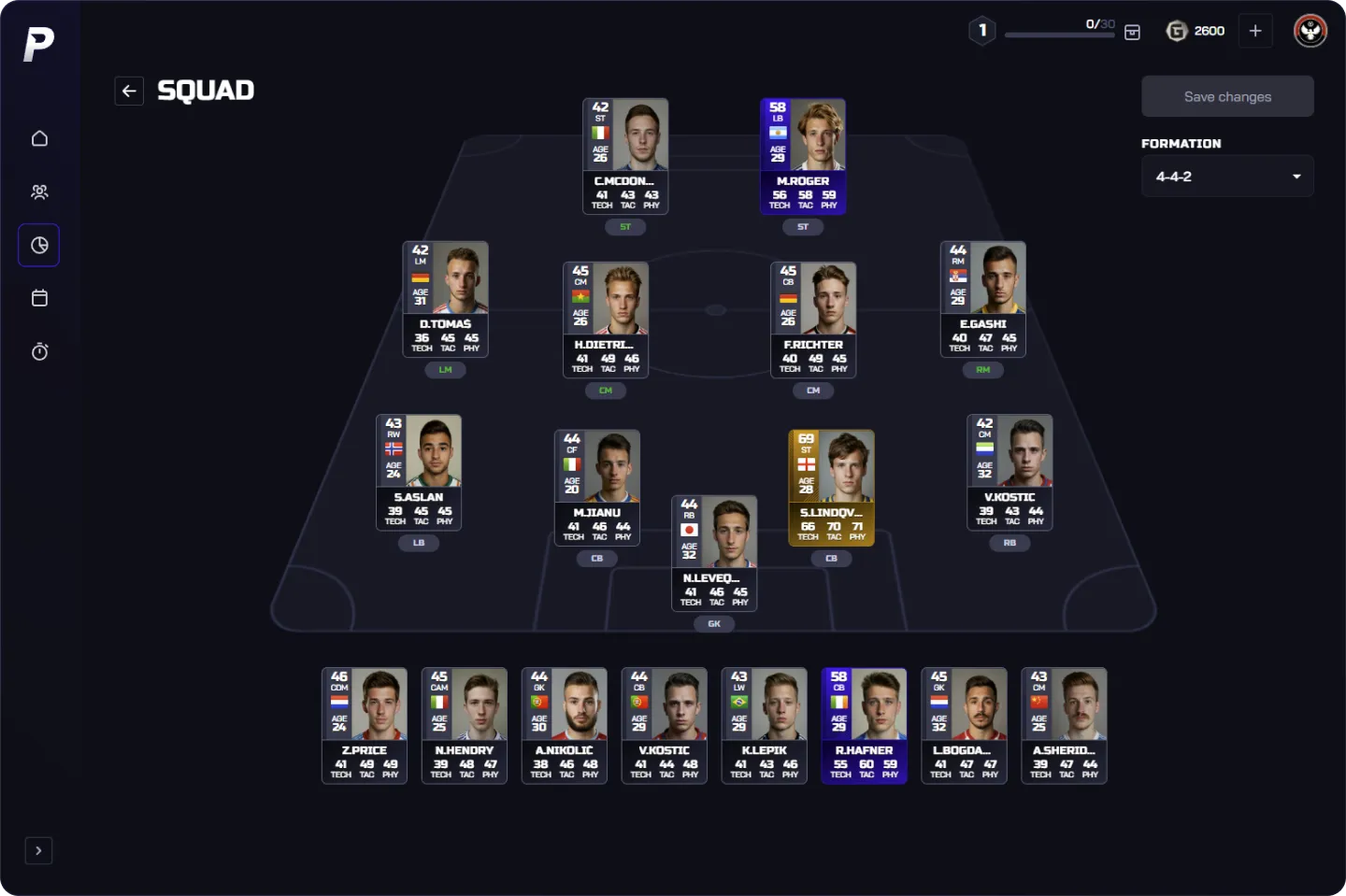This screenshot has width=1346, height=896.
Task: Go back using the arrow beside SQUAD
Action: coord(129,91)
